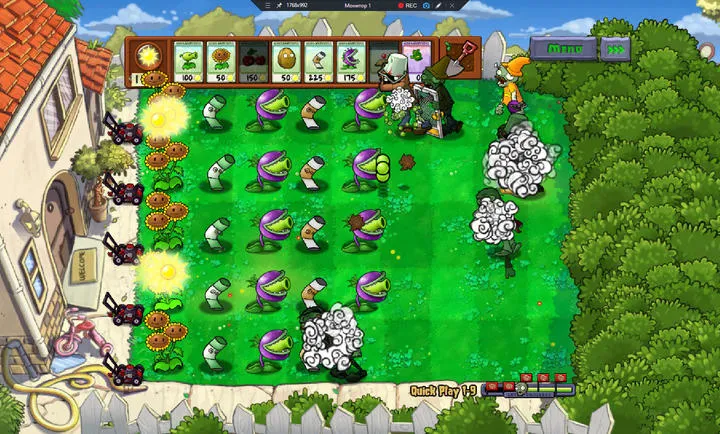The image size is (720, 434).
Task: Select the Chomper seed packet
Action: [x=351, y=62]
